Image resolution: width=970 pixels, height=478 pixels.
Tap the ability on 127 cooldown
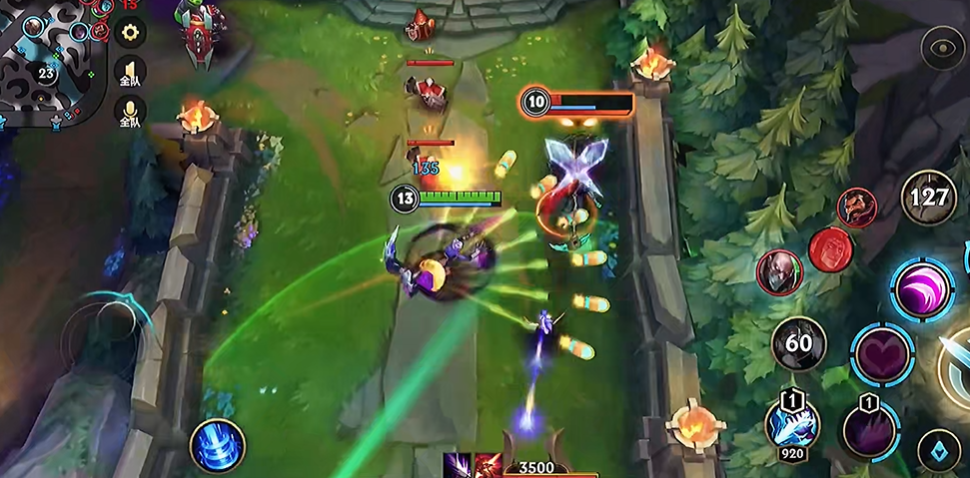pos(929,197)
